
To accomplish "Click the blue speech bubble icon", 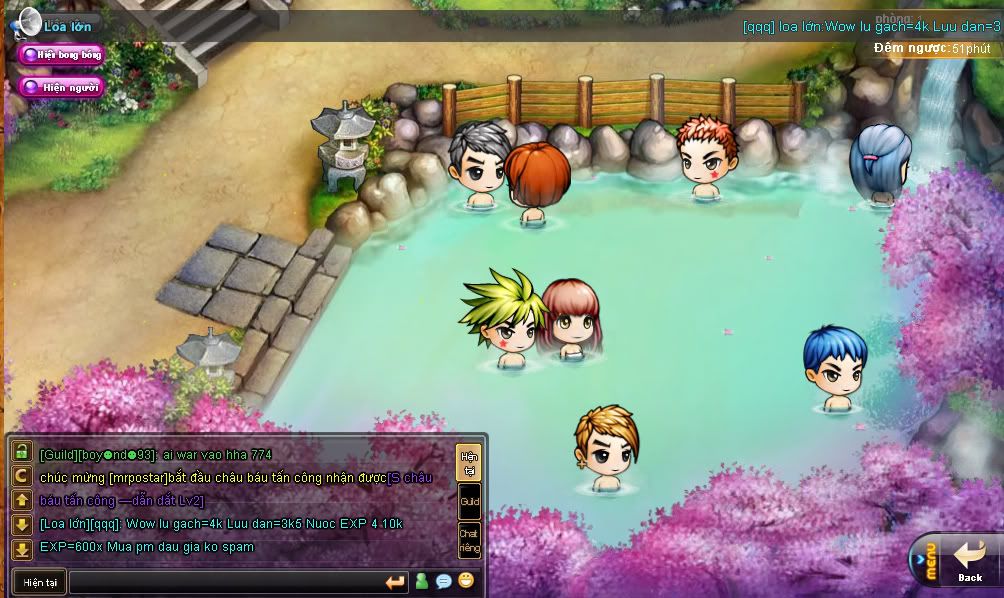I will coord(444,581).
